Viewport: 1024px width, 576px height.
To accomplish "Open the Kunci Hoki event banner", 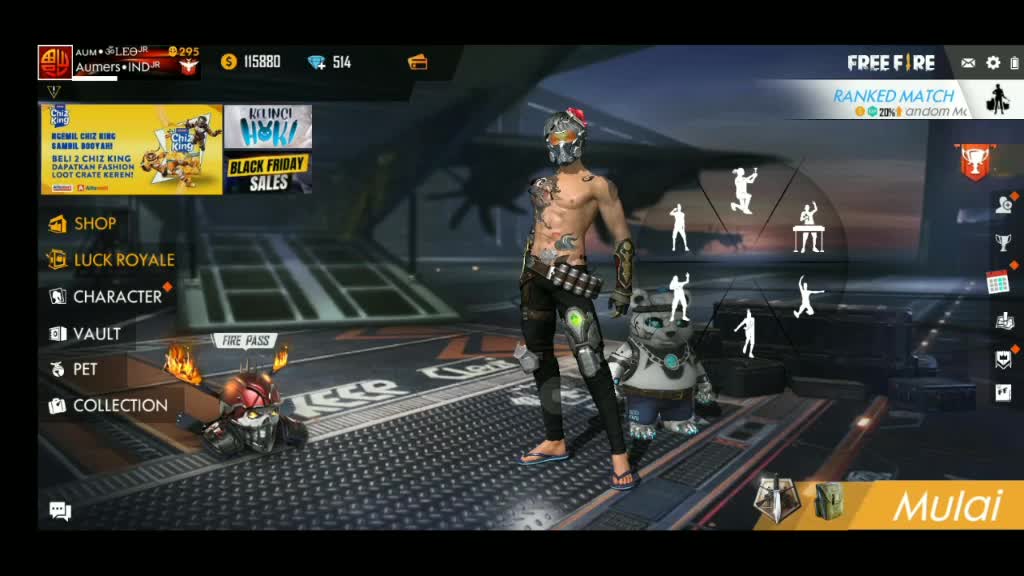I will tap(267, 126).
